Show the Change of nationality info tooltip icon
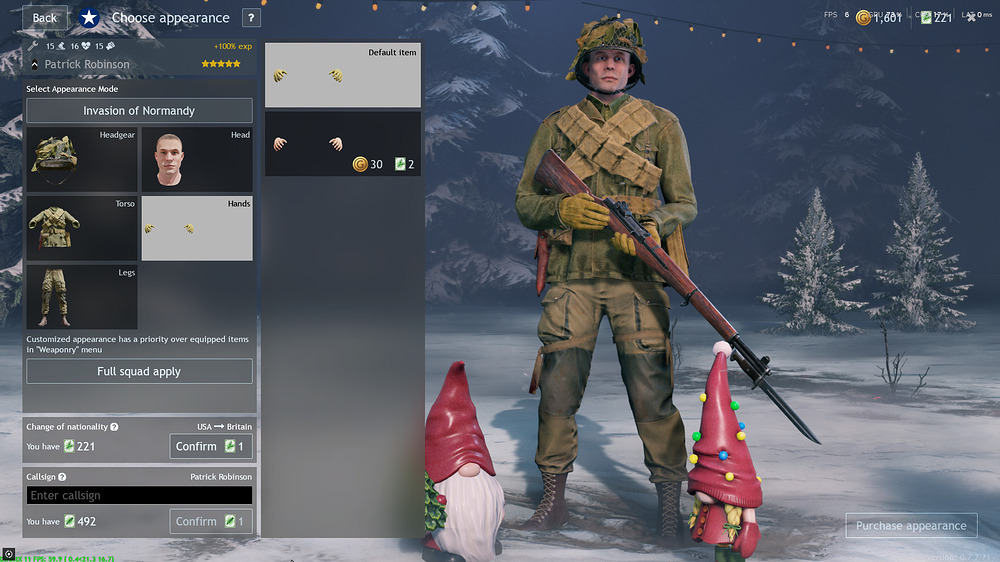The image size is (1000, 562). 114,427
